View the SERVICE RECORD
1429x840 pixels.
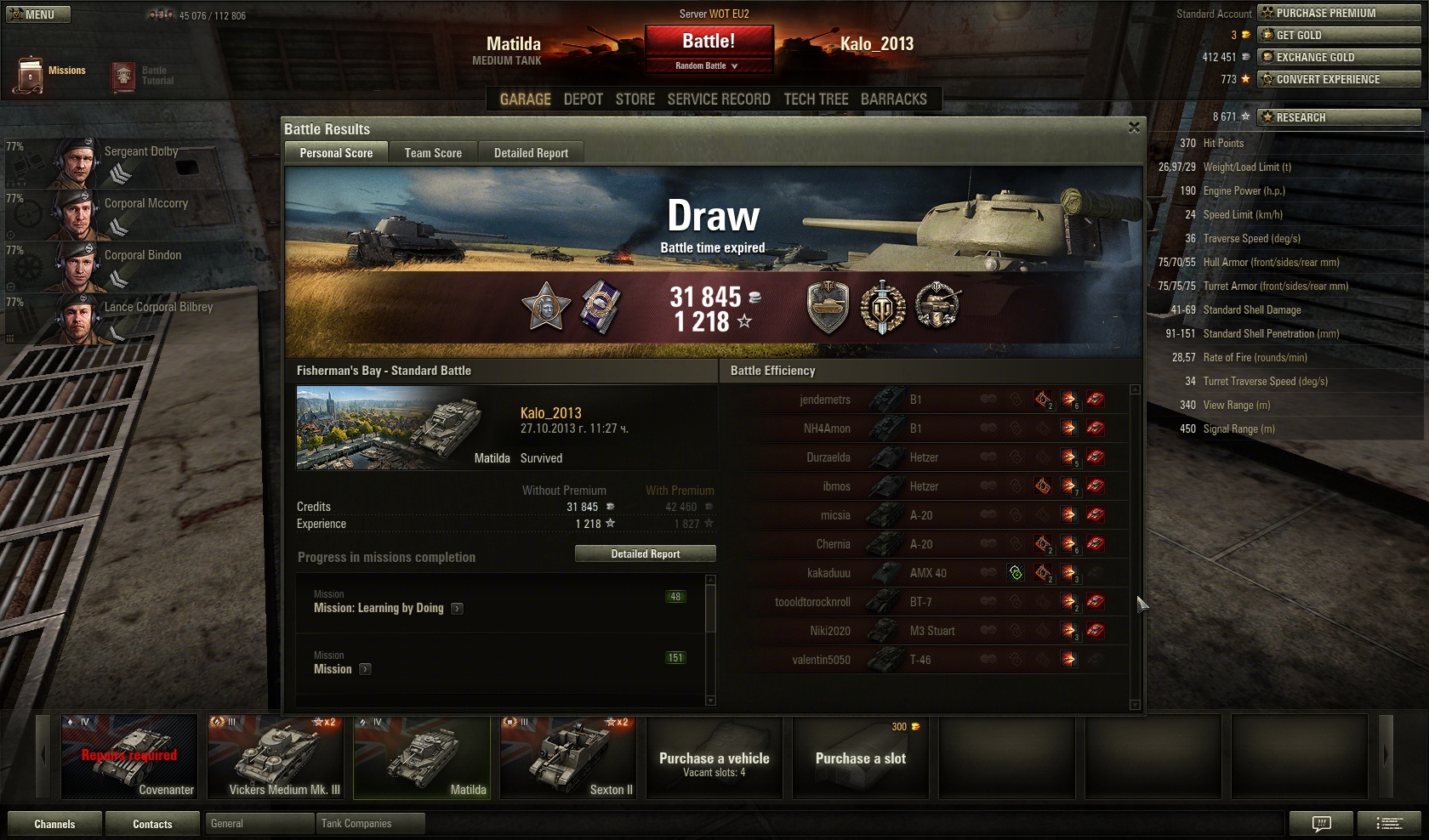tap(719, 99)
